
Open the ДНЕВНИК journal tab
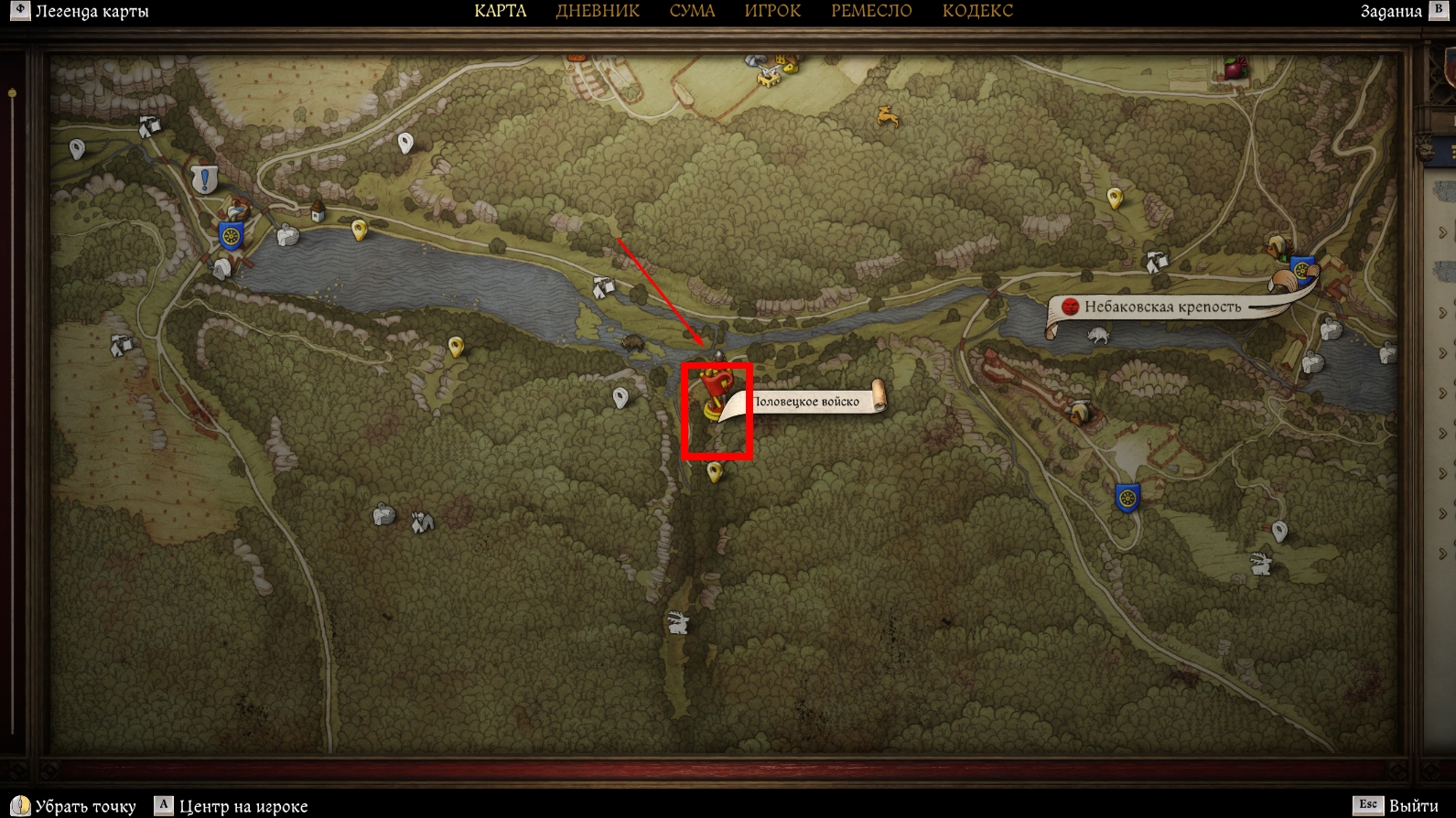click(598, 11)
